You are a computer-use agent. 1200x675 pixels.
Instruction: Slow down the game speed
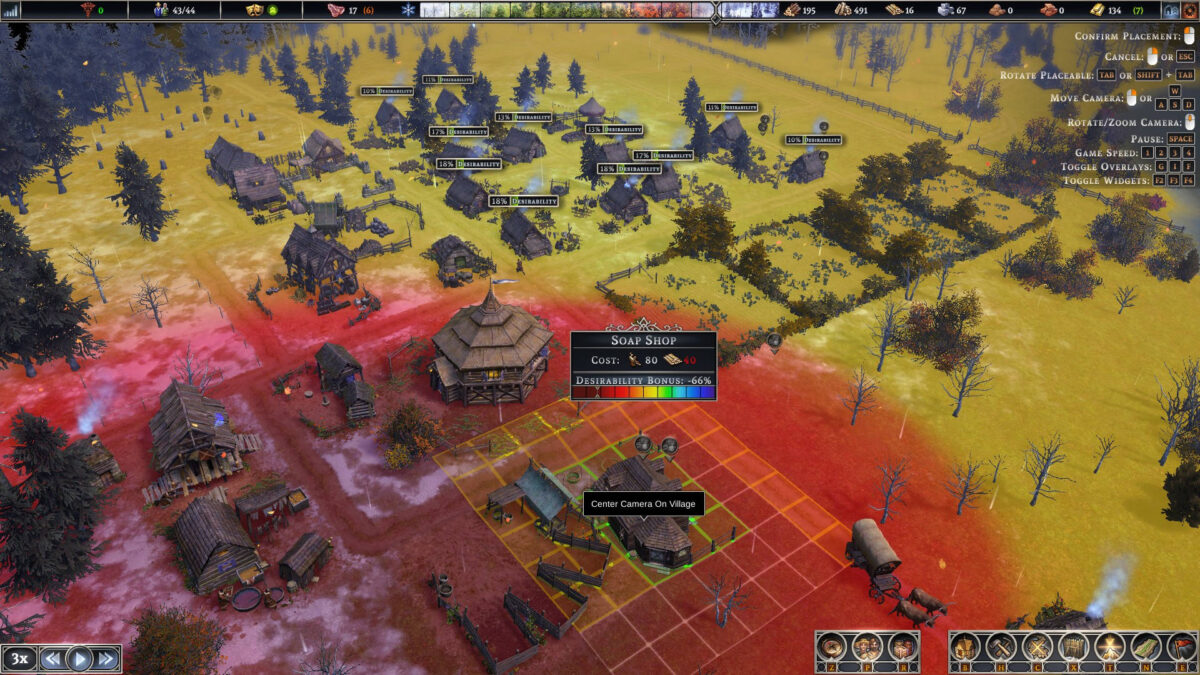pos(52,659)
